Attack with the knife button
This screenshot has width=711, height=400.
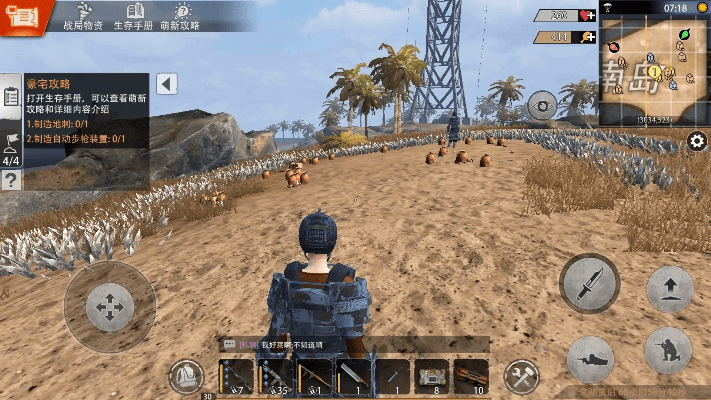tap(590, 283)
